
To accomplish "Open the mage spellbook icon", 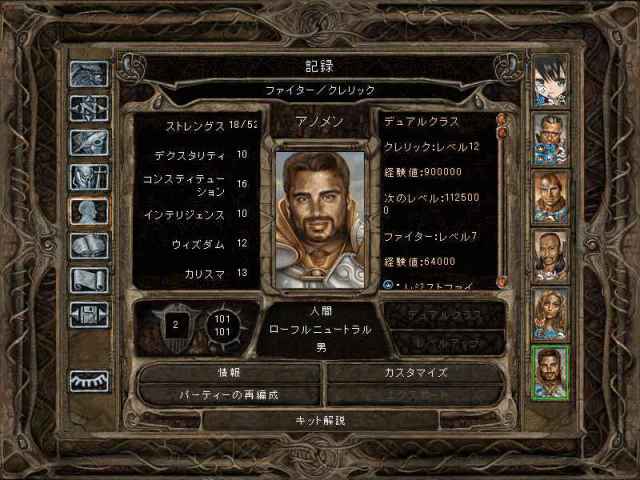I will tap(88, 246).
